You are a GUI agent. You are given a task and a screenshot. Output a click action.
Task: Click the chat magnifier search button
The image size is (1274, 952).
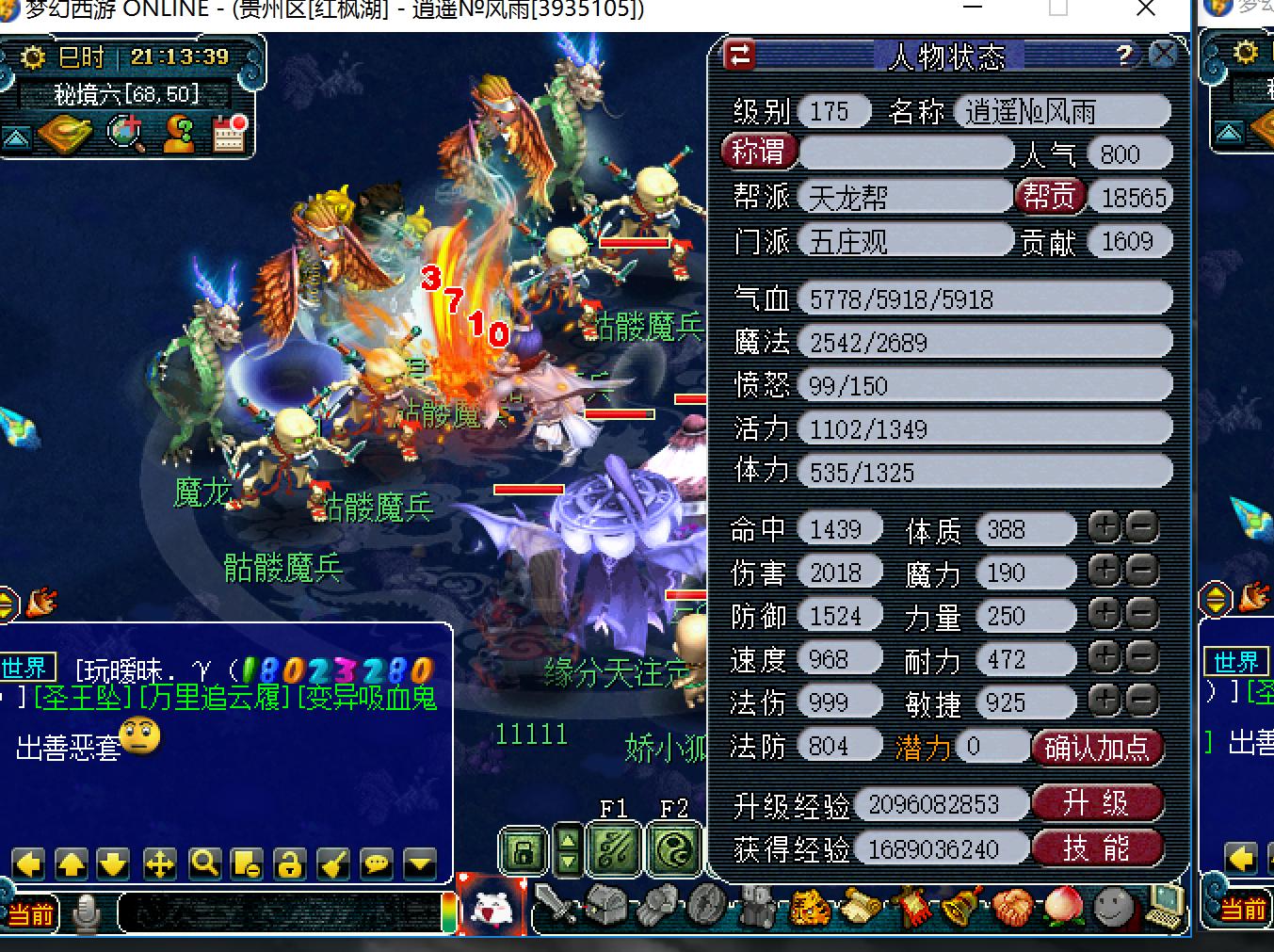click(204, 863)
